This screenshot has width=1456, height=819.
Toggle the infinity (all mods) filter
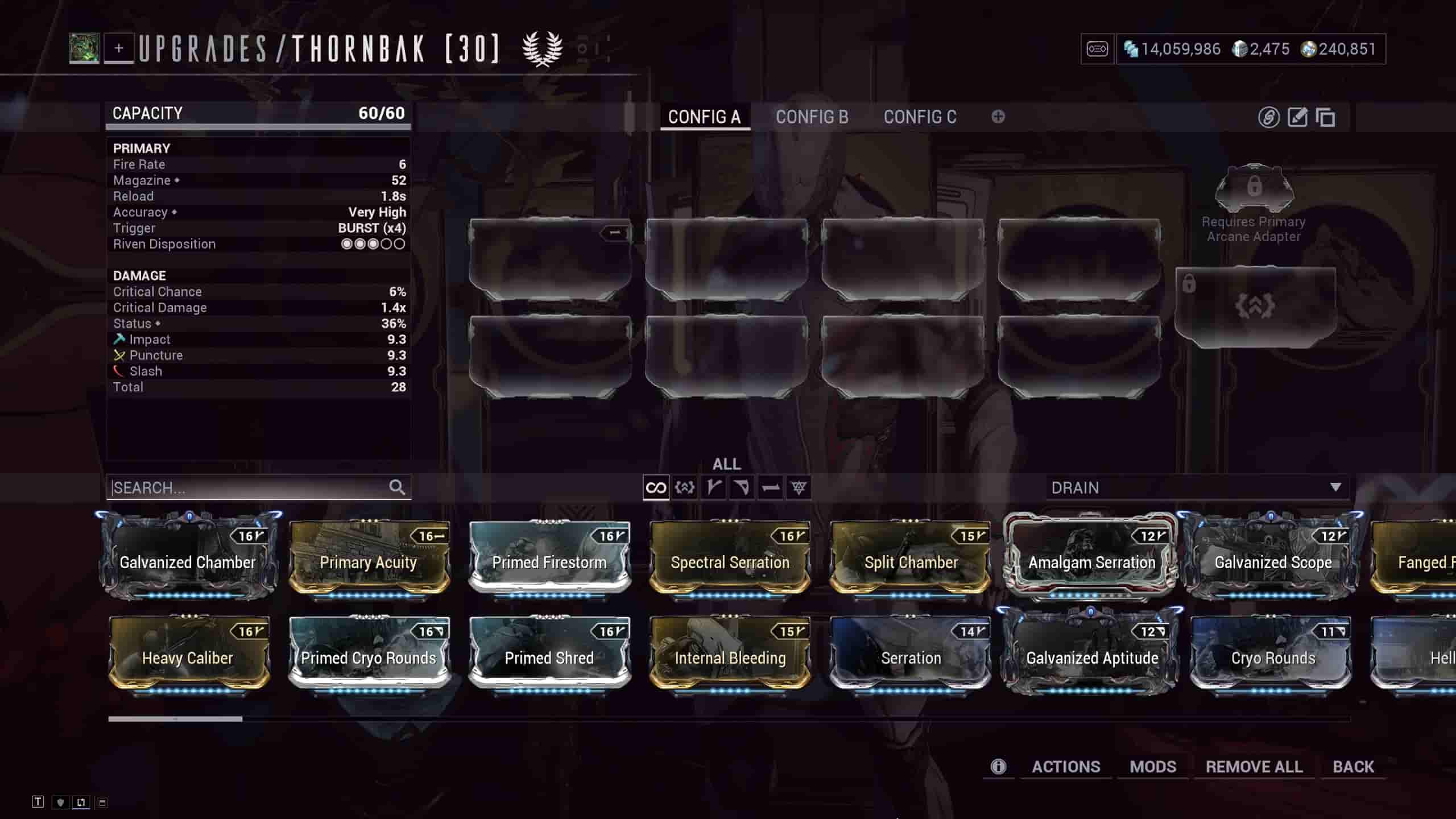point(656,487)
